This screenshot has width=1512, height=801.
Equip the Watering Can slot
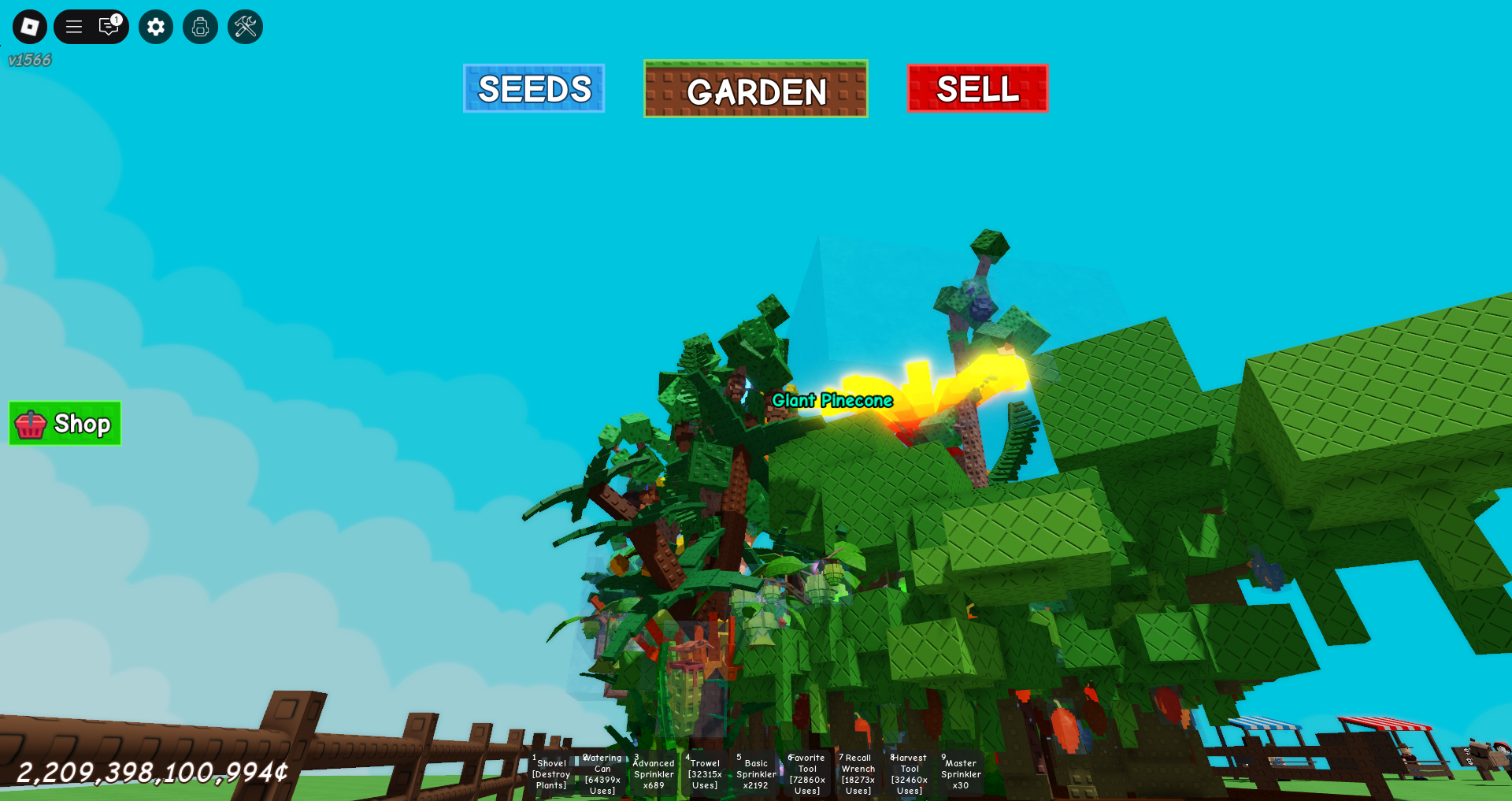(602, 773)
